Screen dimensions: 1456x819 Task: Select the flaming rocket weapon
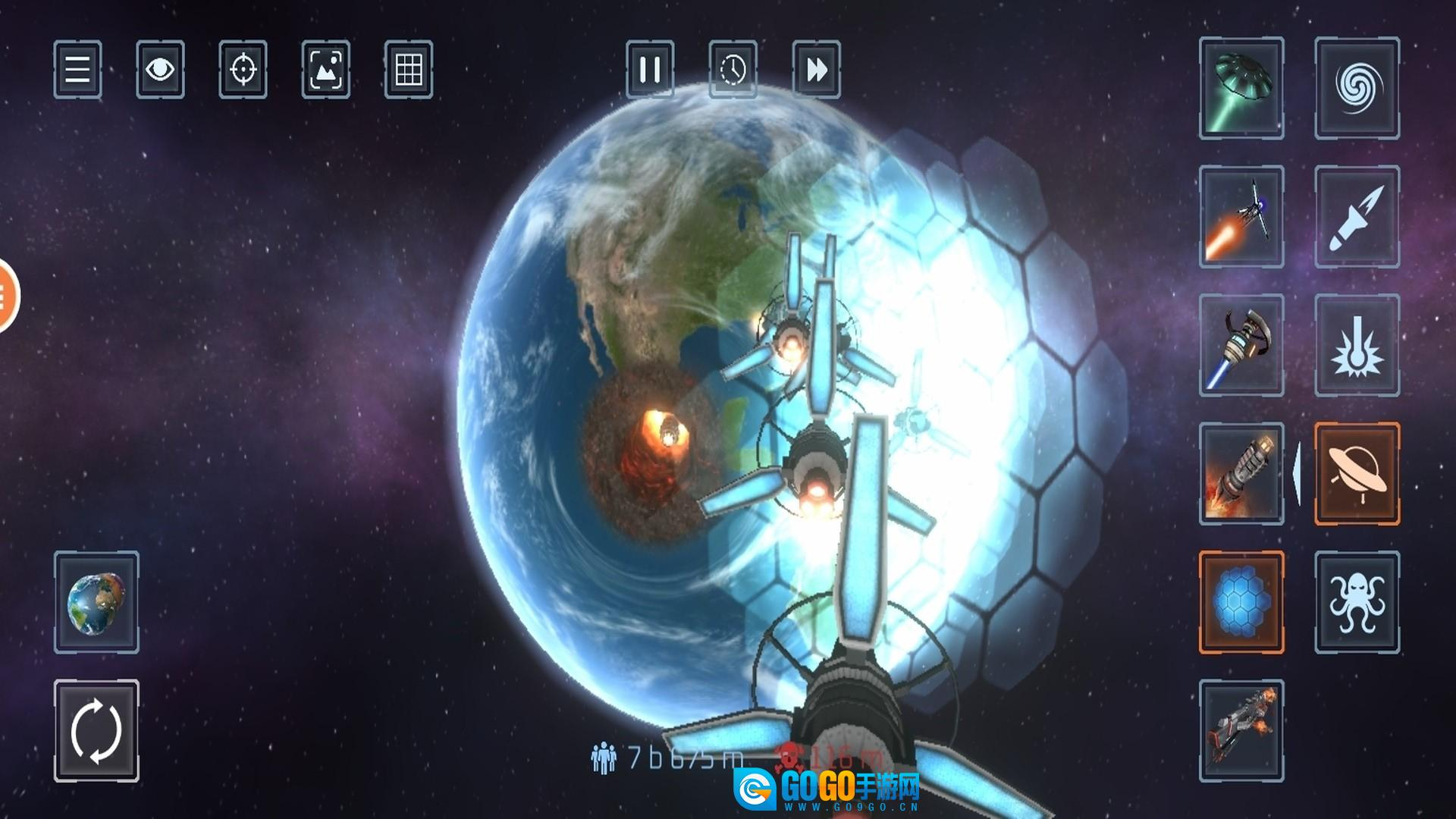(1241, 474)
